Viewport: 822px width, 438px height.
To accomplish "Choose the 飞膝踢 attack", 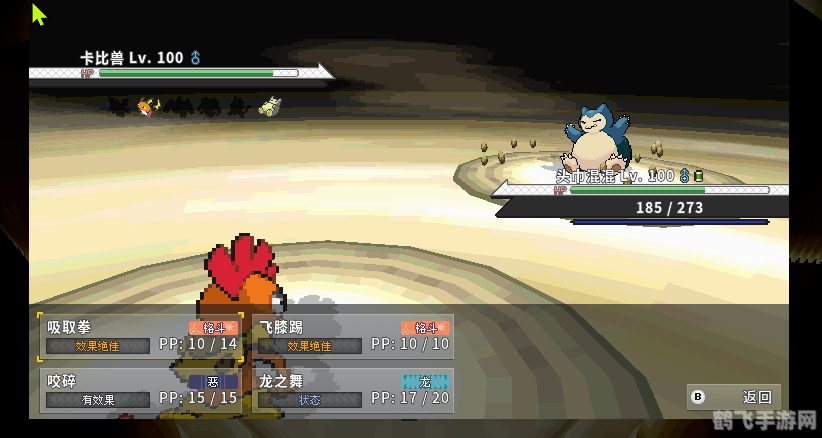I will [354, 336].
